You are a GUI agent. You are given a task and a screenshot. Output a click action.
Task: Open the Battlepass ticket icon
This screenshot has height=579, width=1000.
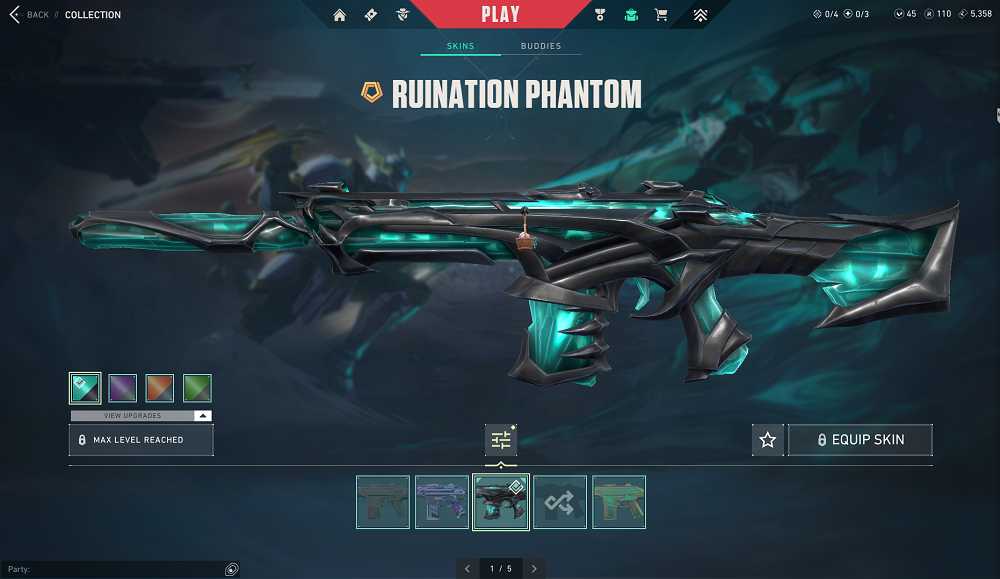[x=371, y=15]
